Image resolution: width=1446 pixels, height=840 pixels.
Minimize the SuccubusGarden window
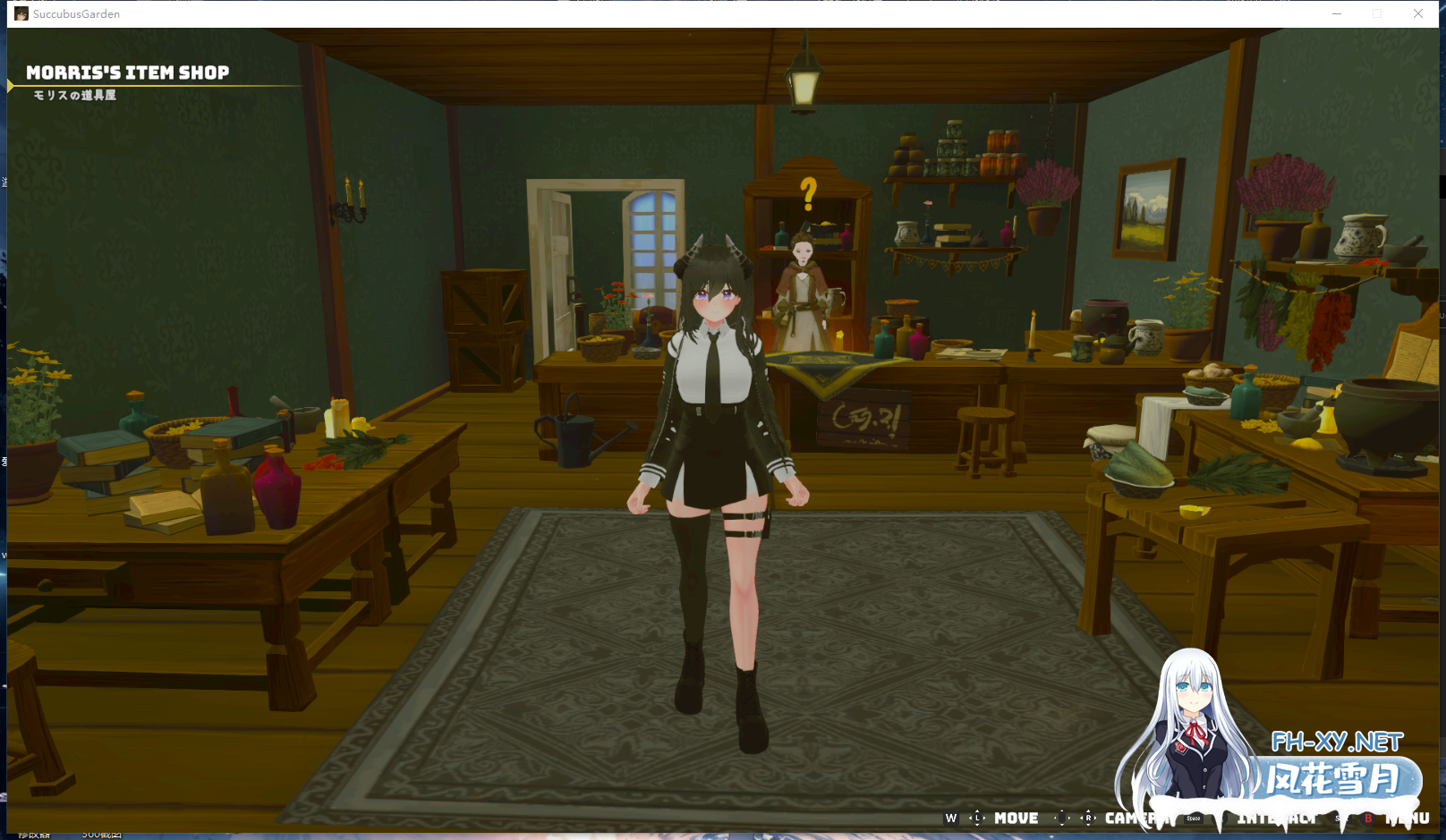click(x=1336, y=13)
